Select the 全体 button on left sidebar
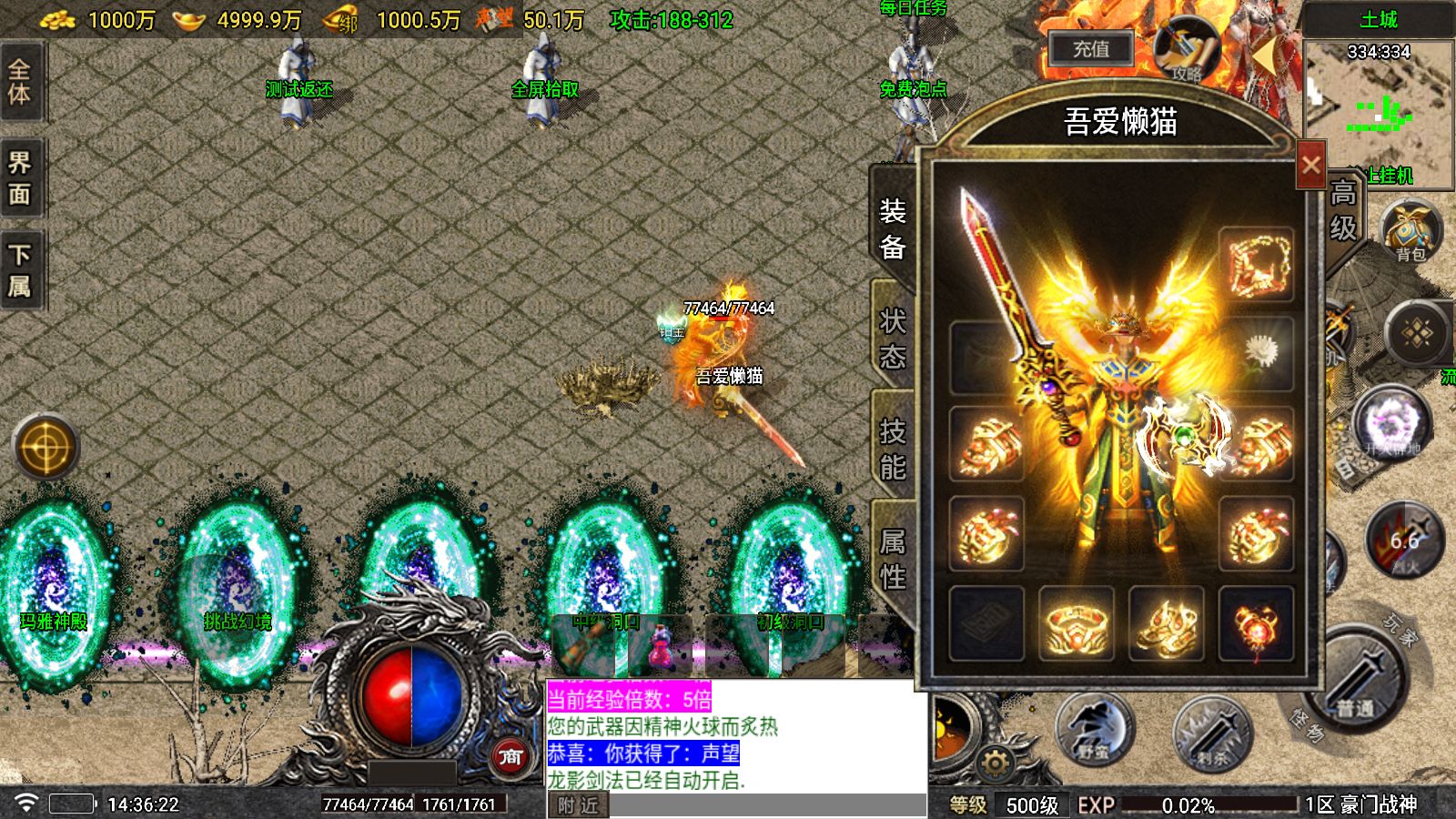The width and height of the screenshot is (1456, 819). point(20,82)
